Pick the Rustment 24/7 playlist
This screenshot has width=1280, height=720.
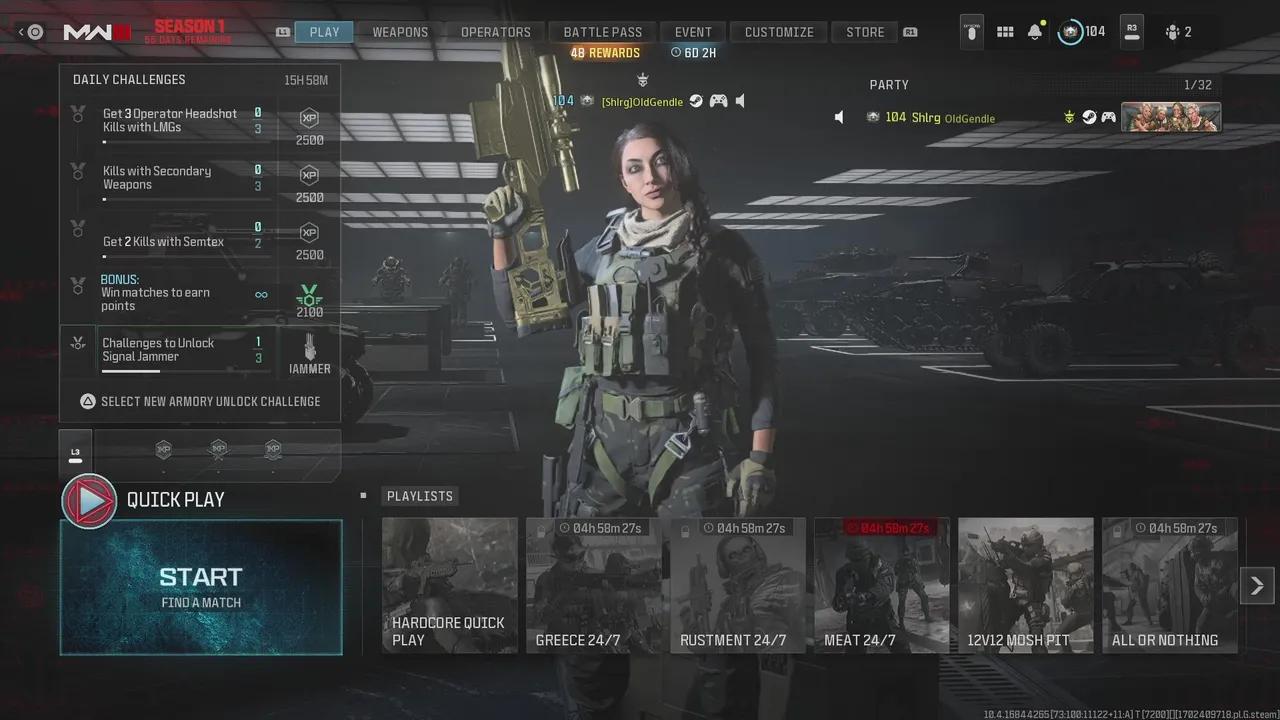738,585
